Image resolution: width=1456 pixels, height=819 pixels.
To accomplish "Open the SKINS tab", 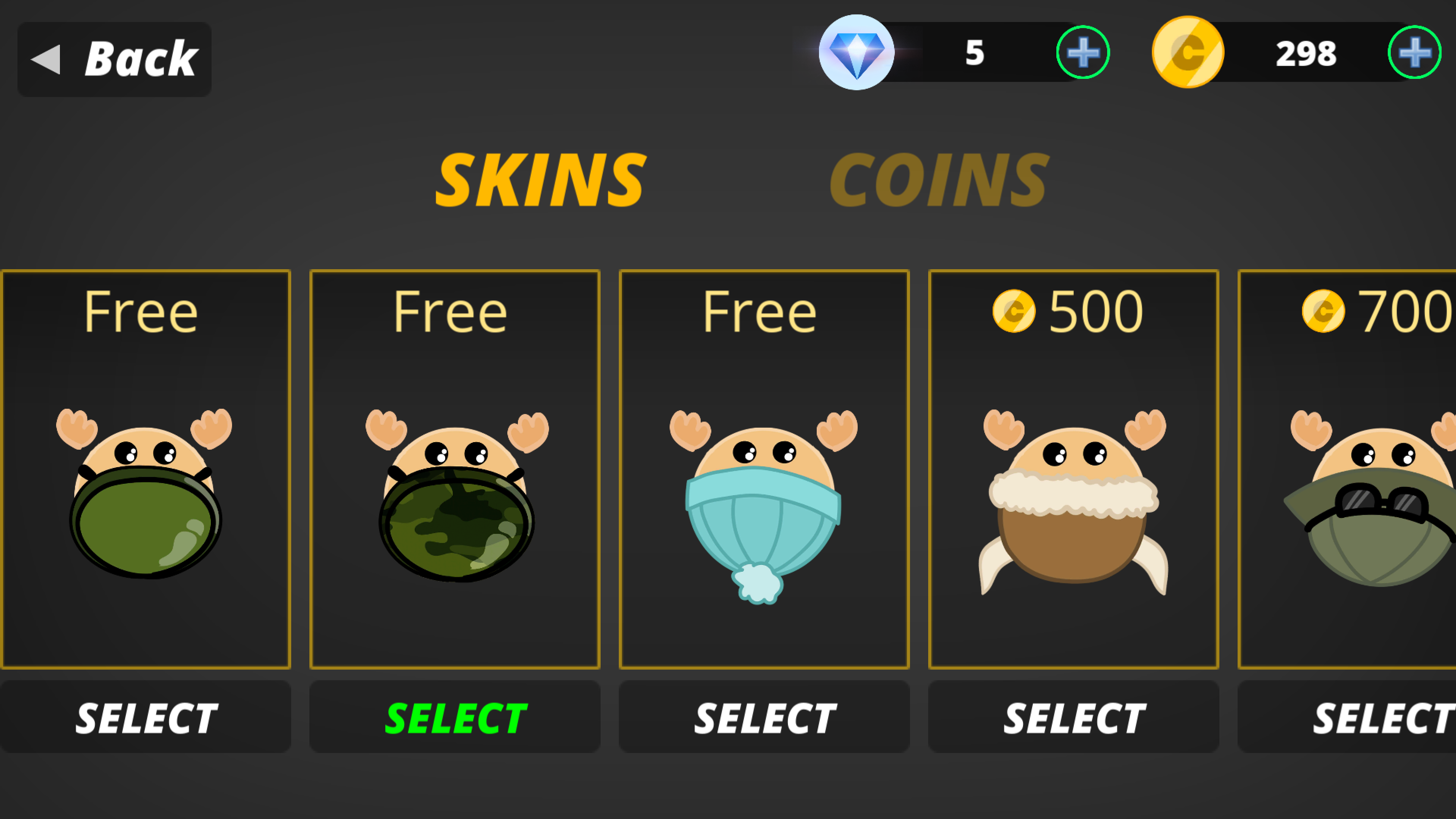I will pos(541,180).
